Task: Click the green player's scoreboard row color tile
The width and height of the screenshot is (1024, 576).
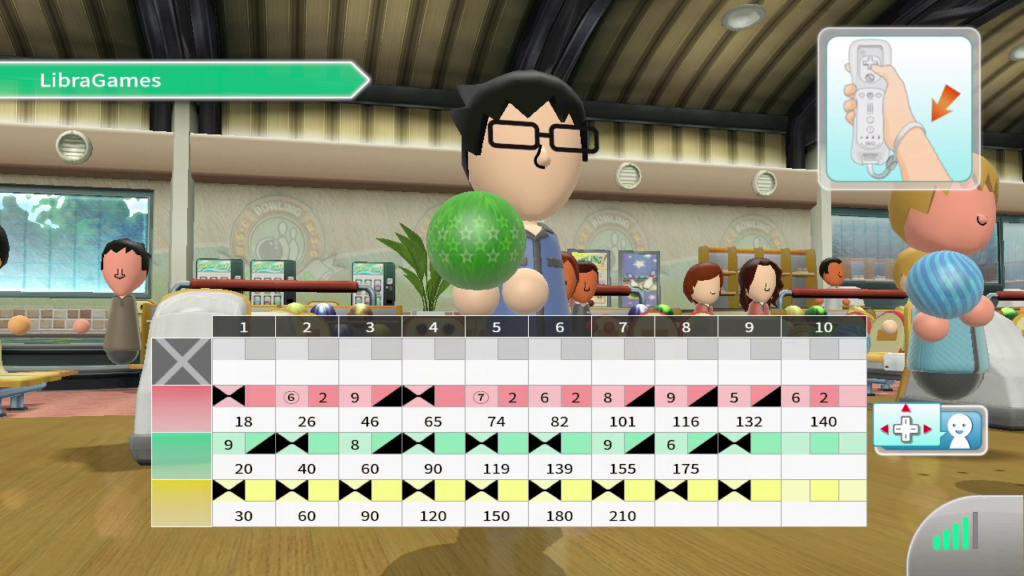Action: click(x=181, y=455)
